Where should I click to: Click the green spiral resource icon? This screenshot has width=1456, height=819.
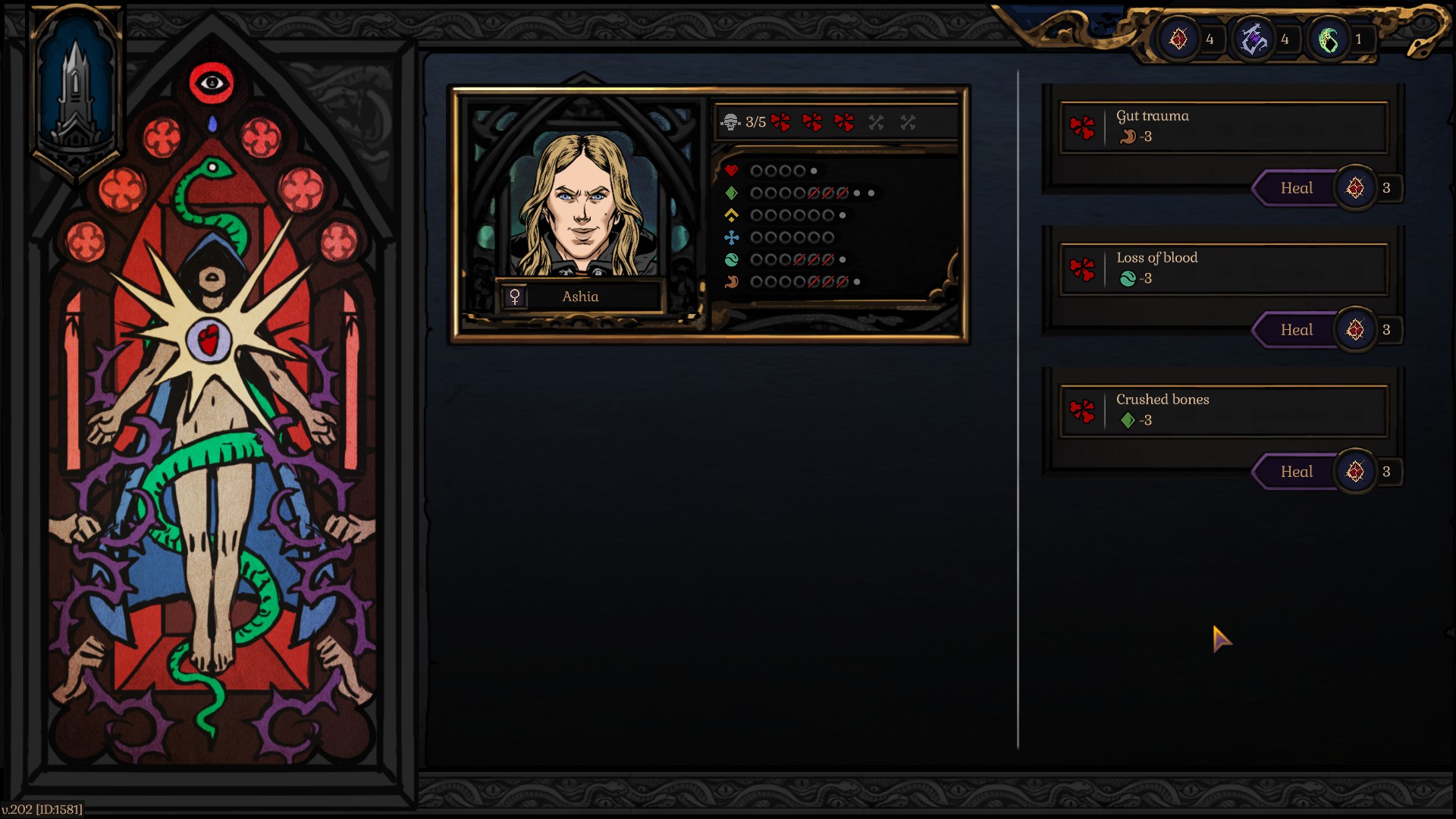(1329, 39)
